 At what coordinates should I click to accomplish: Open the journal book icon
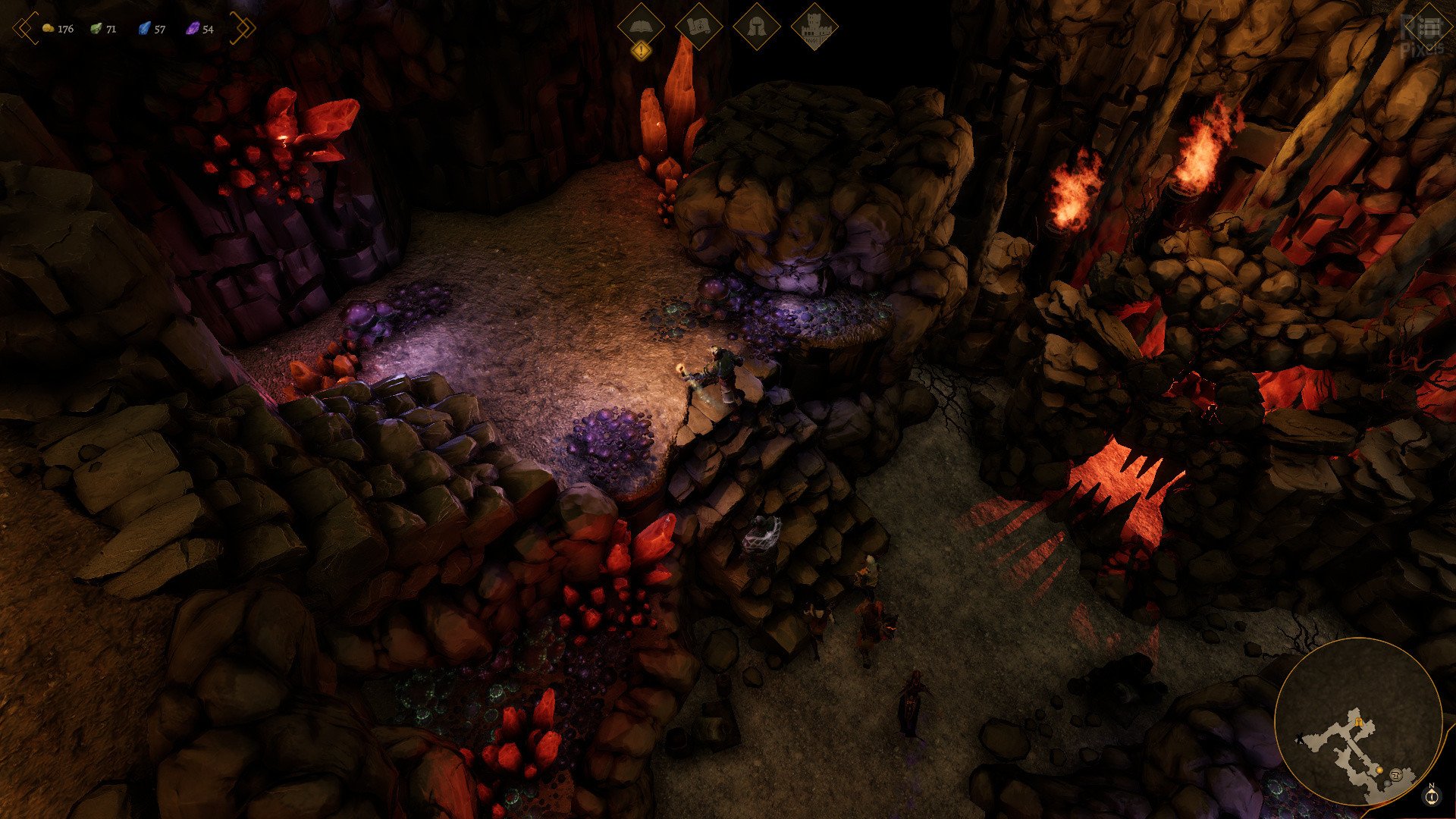(x=641, y=27)
